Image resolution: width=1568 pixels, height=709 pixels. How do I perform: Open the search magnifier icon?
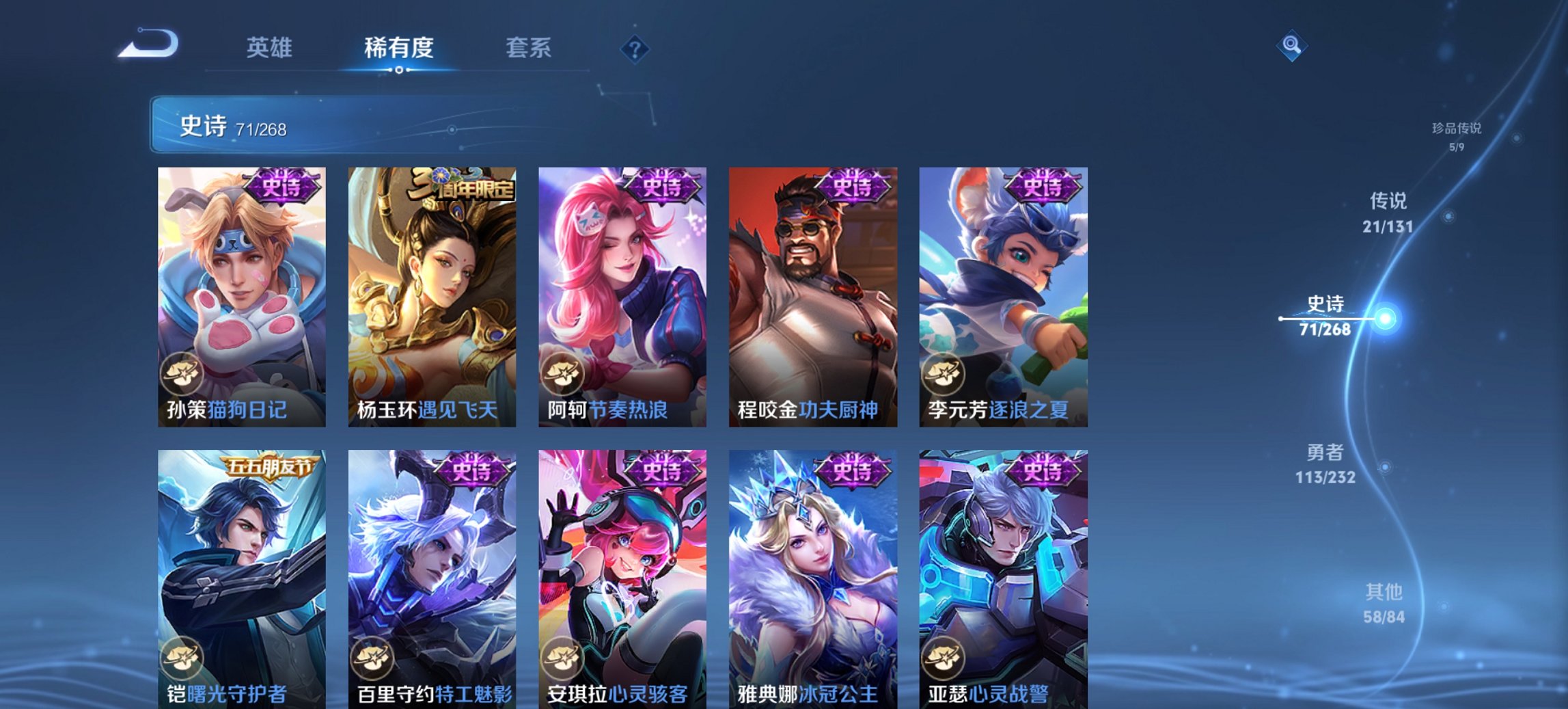point(1291,46)
